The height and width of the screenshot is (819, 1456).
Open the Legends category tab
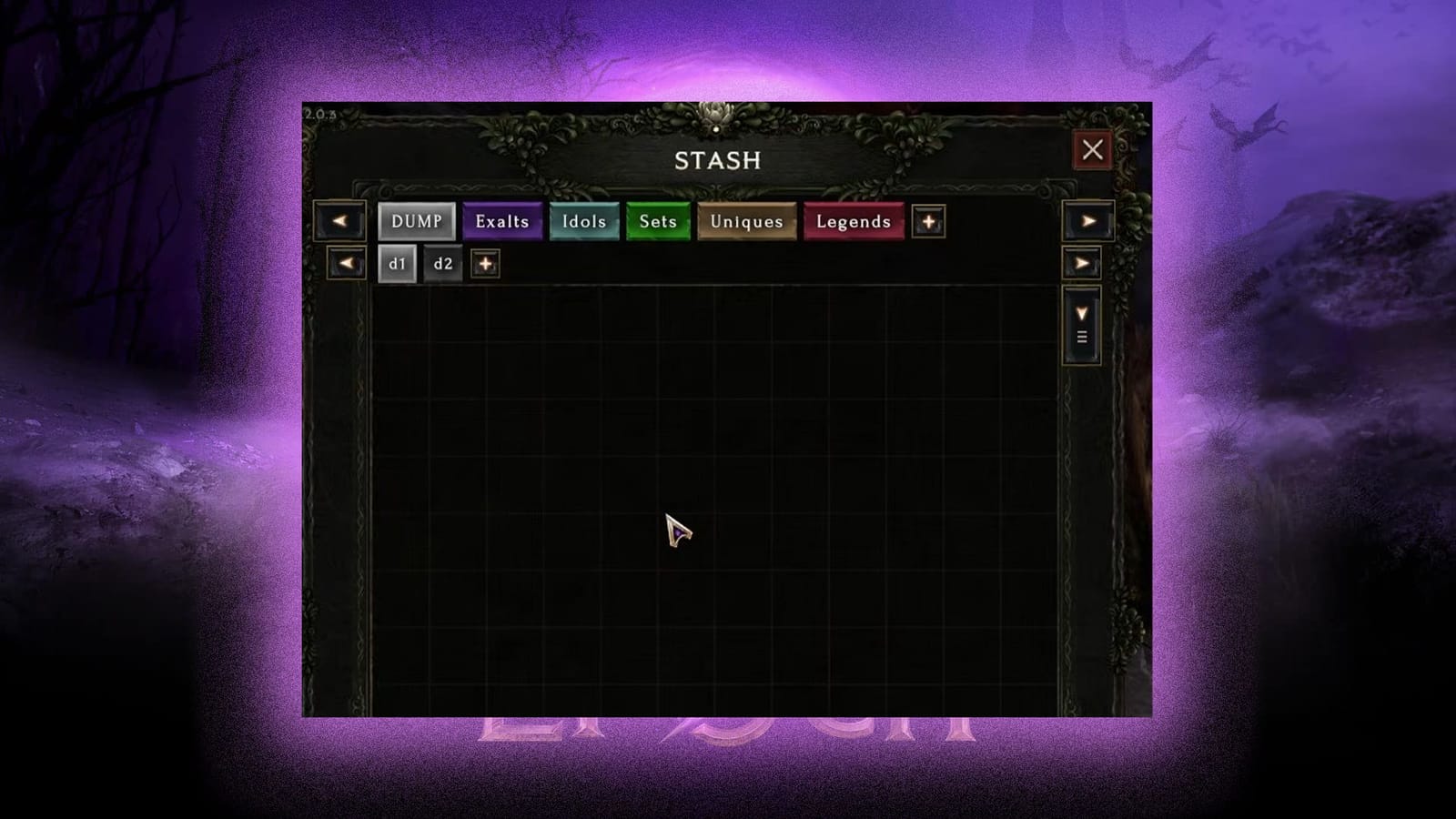coord(853,221)
